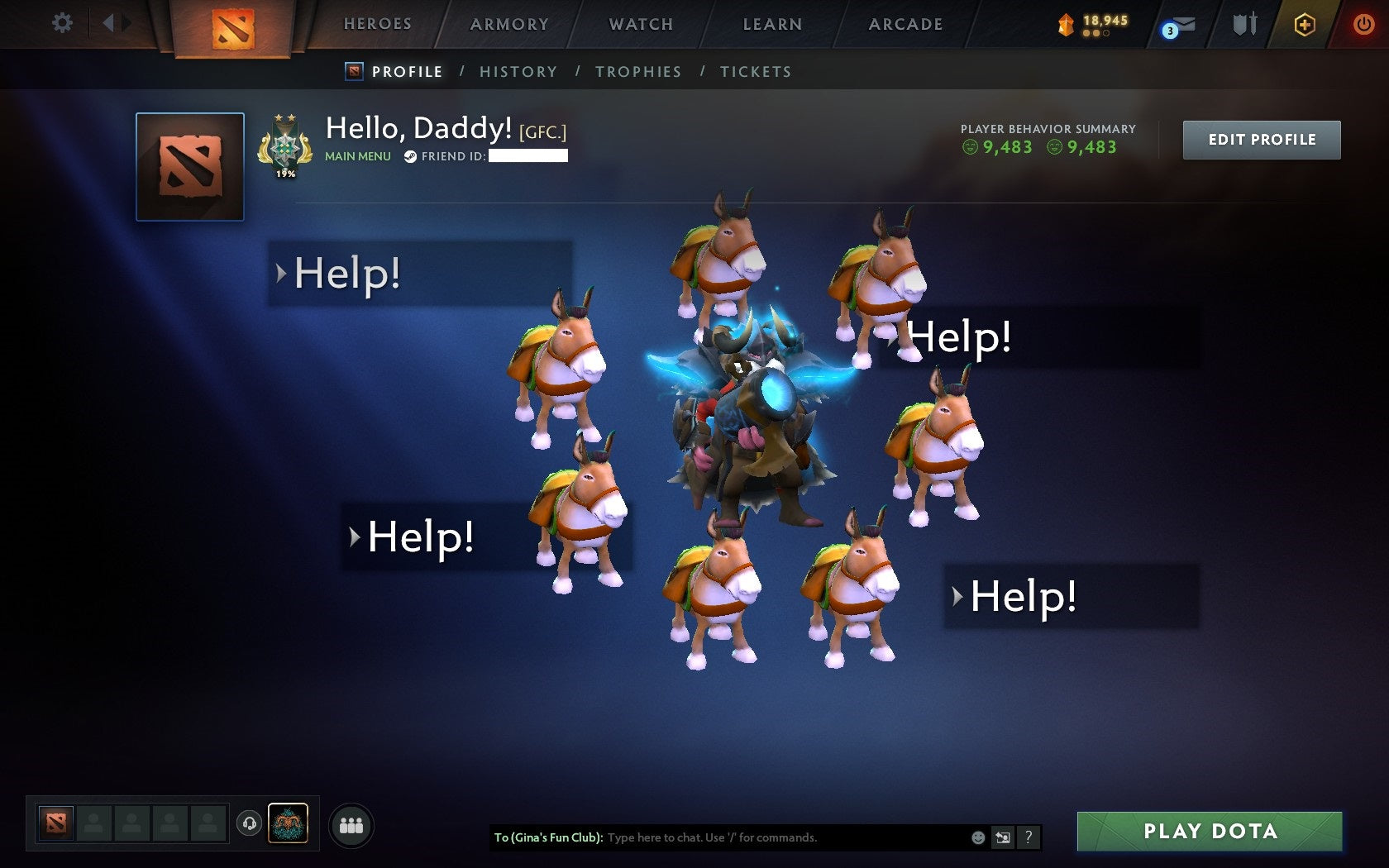Open the TROPHIES section
This screenshot has width=1389, height=868.
pyautogui.click(x=638, y=72)
